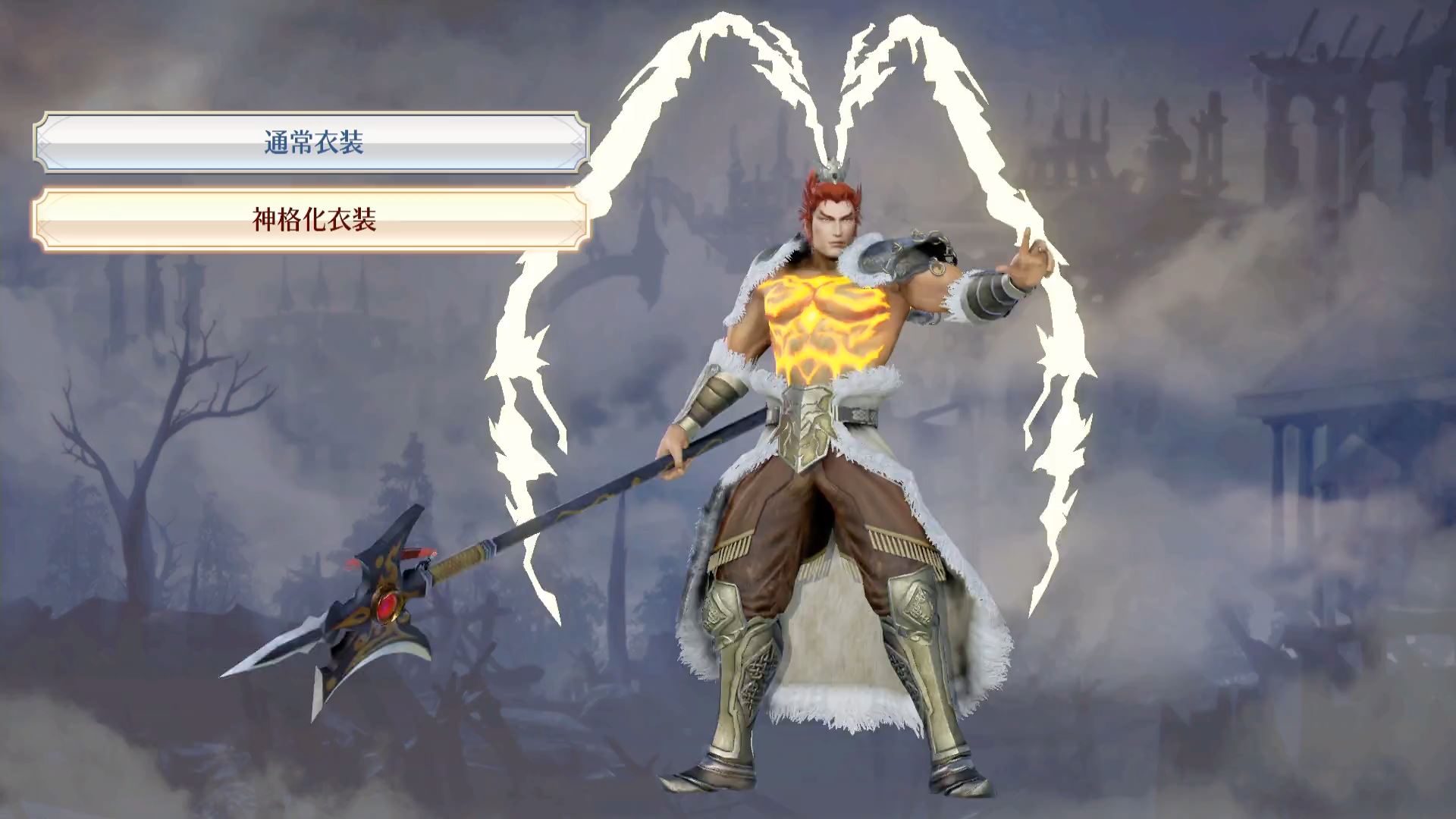
Task: Choose the 神格化衣装 costume option
Action: pos(312,220)
